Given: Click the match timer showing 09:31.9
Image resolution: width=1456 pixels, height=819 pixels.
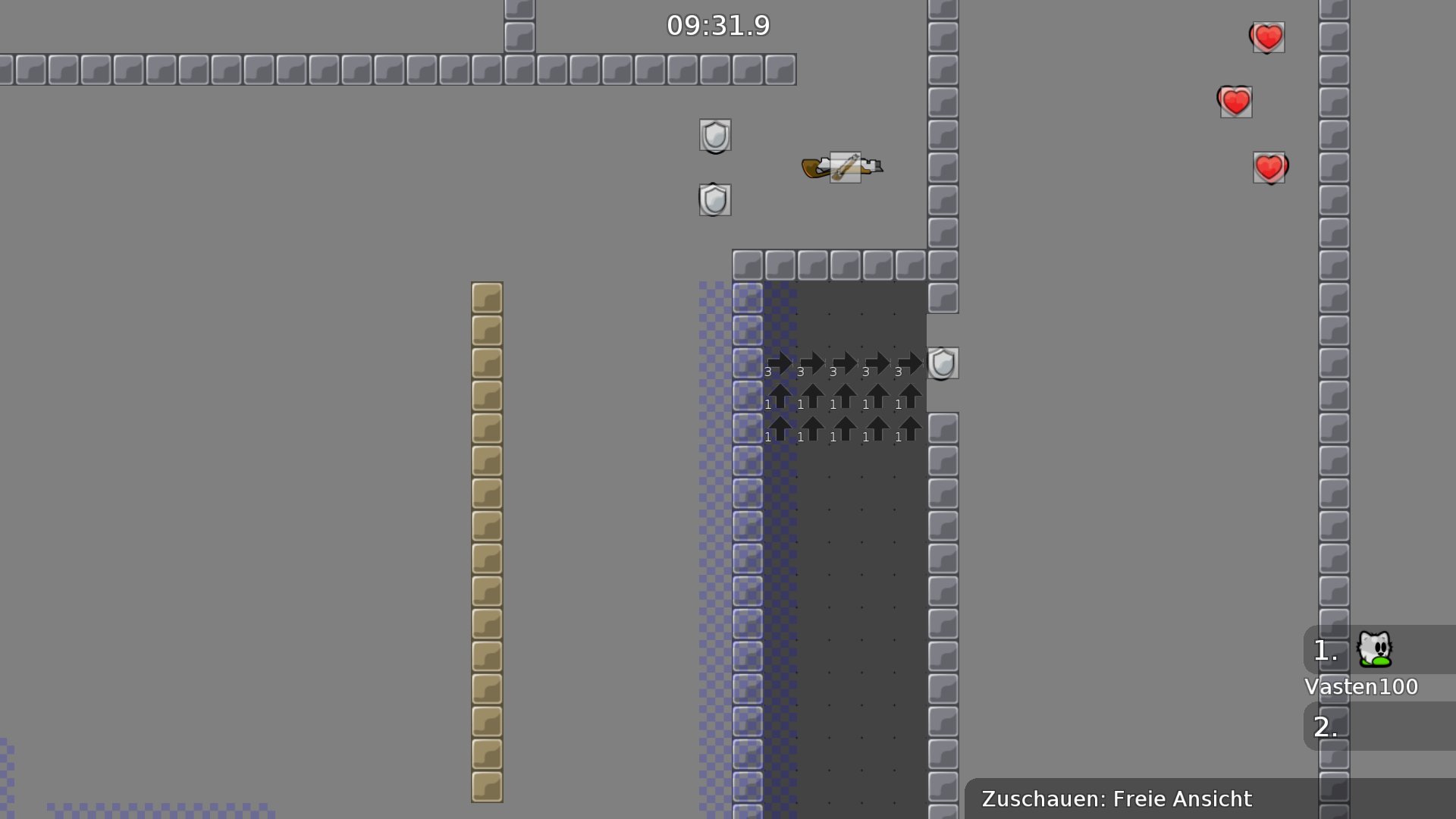Looking at the screenshot, I should coord(717,25).
